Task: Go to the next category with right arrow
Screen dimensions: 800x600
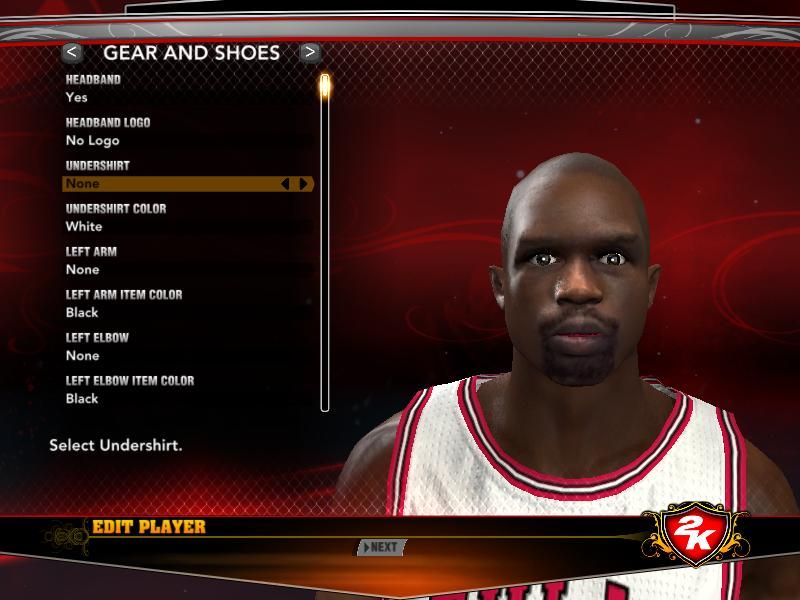Action: [310, 52]
